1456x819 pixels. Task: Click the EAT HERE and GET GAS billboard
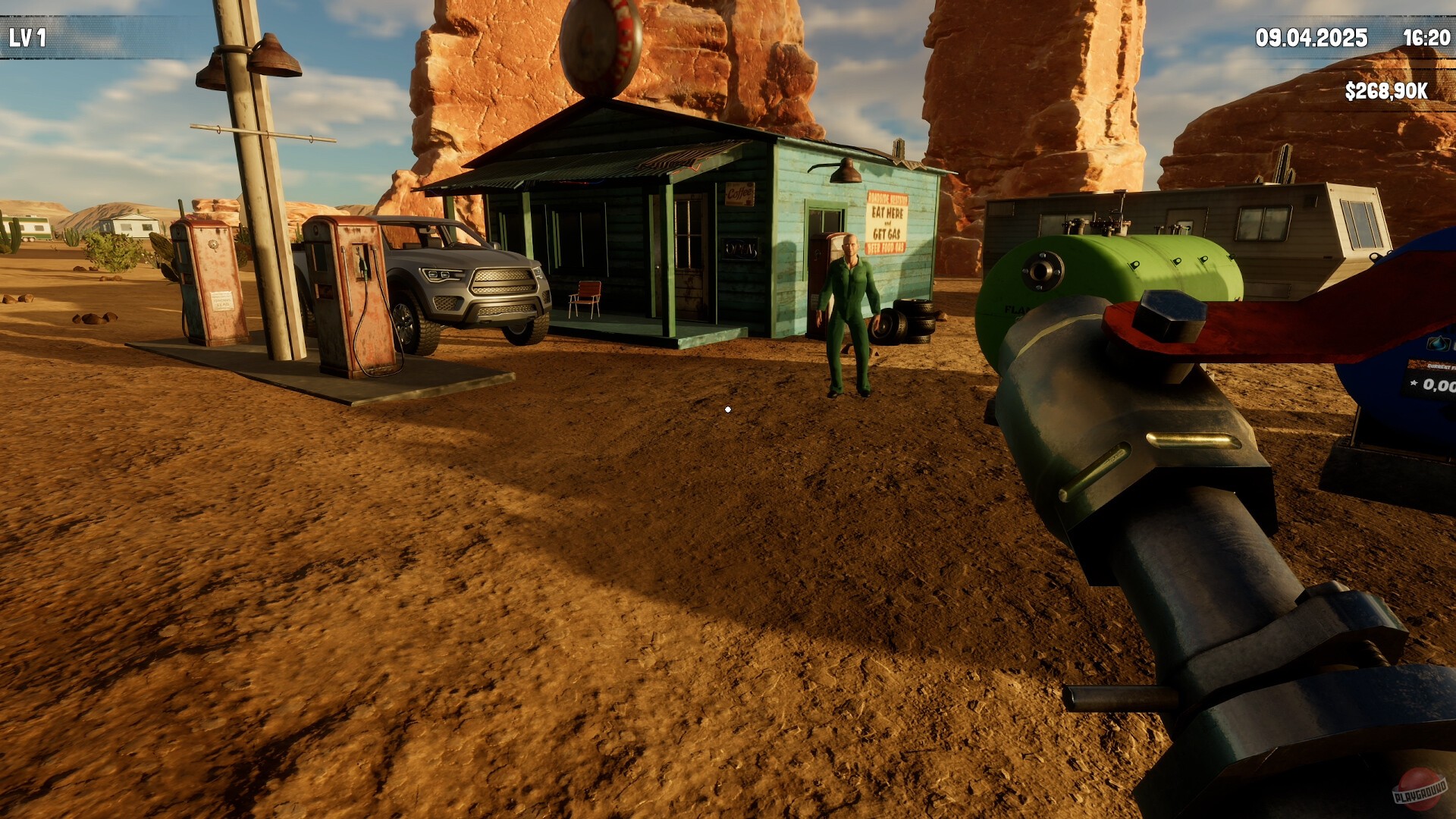(x=887, y=222)
